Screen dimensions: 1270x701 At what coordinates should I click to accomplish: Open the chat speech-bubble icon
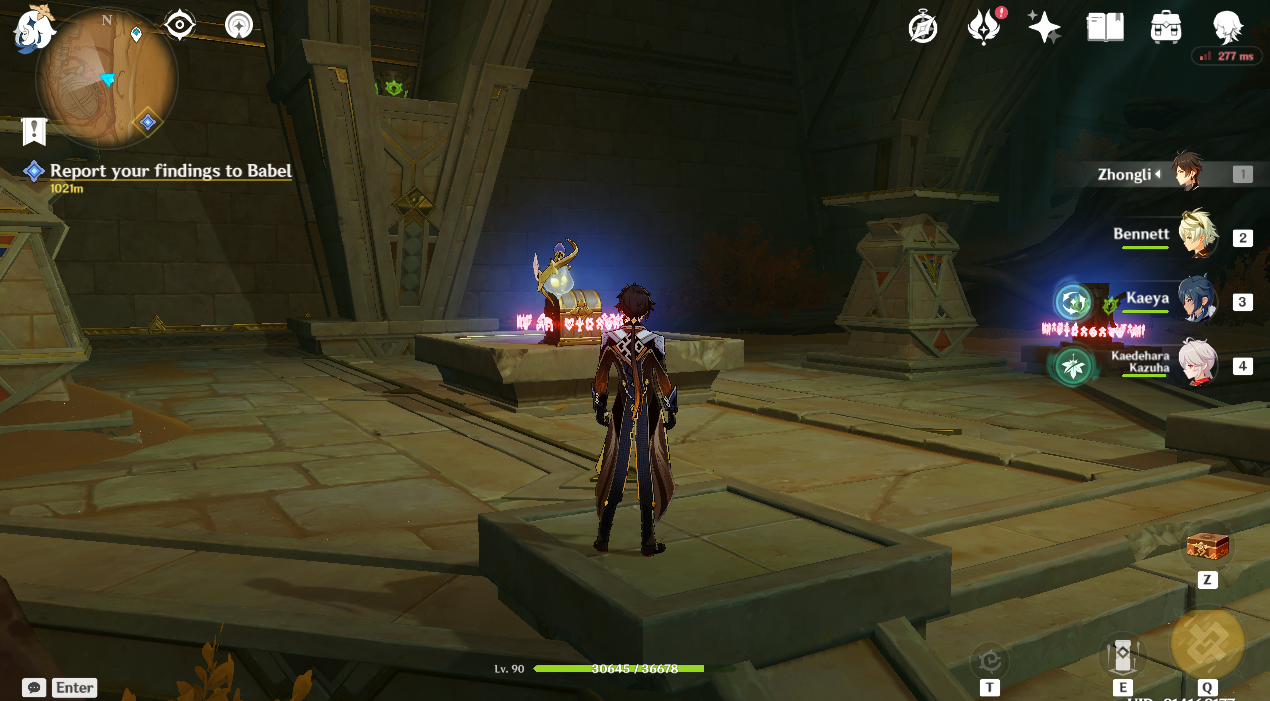(34, 687)
